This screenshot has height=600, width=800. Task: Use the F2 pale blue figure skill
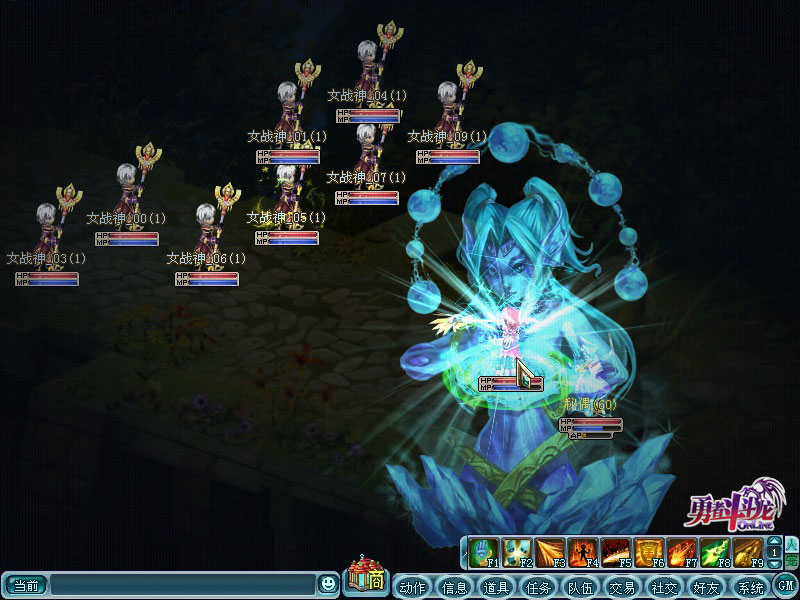pos(517,552)
